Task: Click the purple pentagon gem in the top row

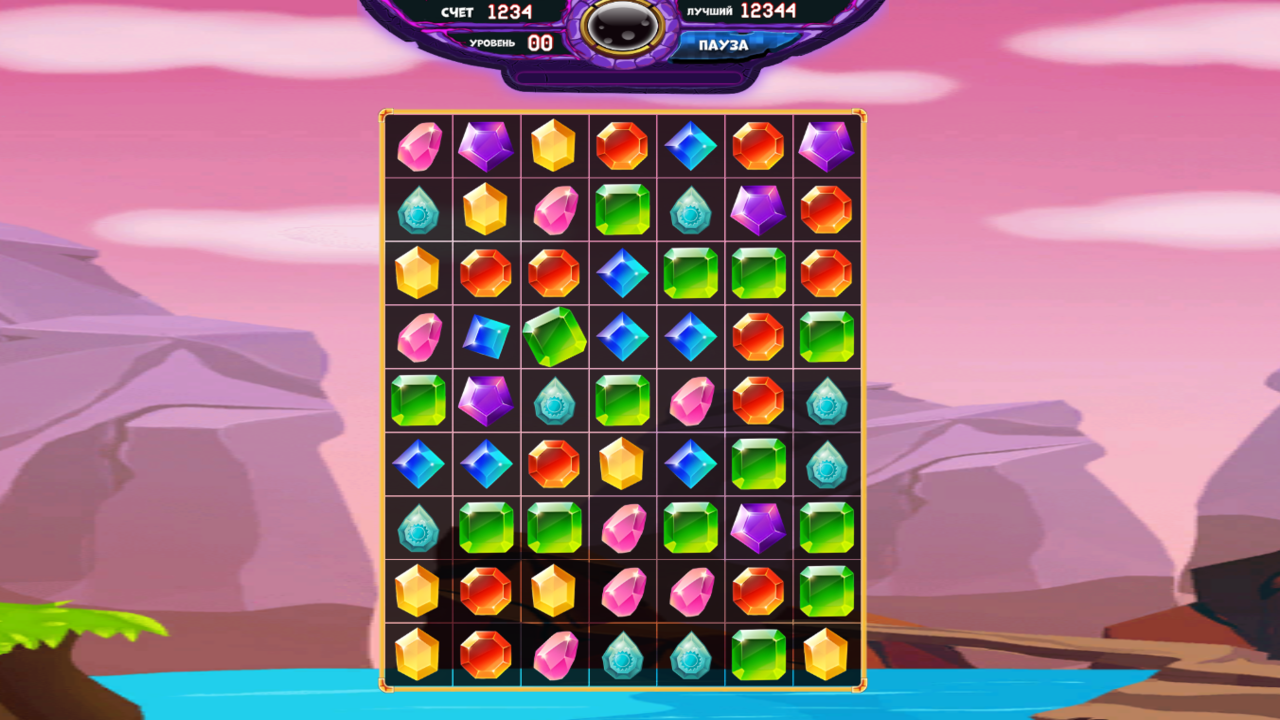Action: (486, 147)
